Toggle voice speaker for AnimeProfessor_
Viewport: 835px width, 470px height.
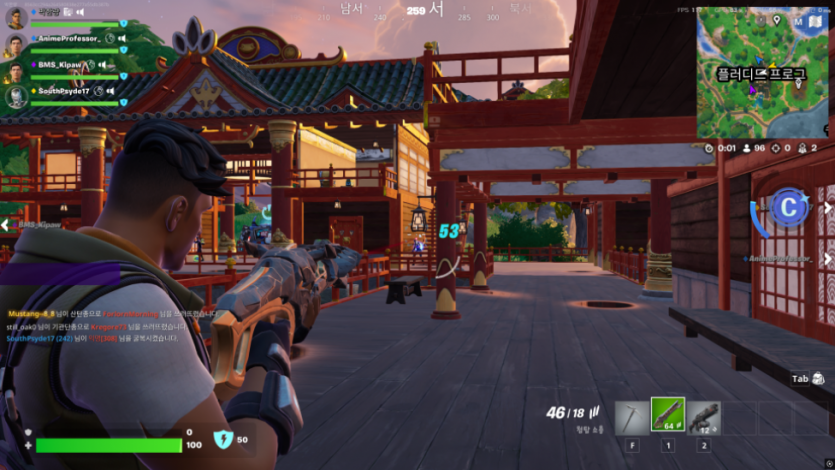pos(122,39)
